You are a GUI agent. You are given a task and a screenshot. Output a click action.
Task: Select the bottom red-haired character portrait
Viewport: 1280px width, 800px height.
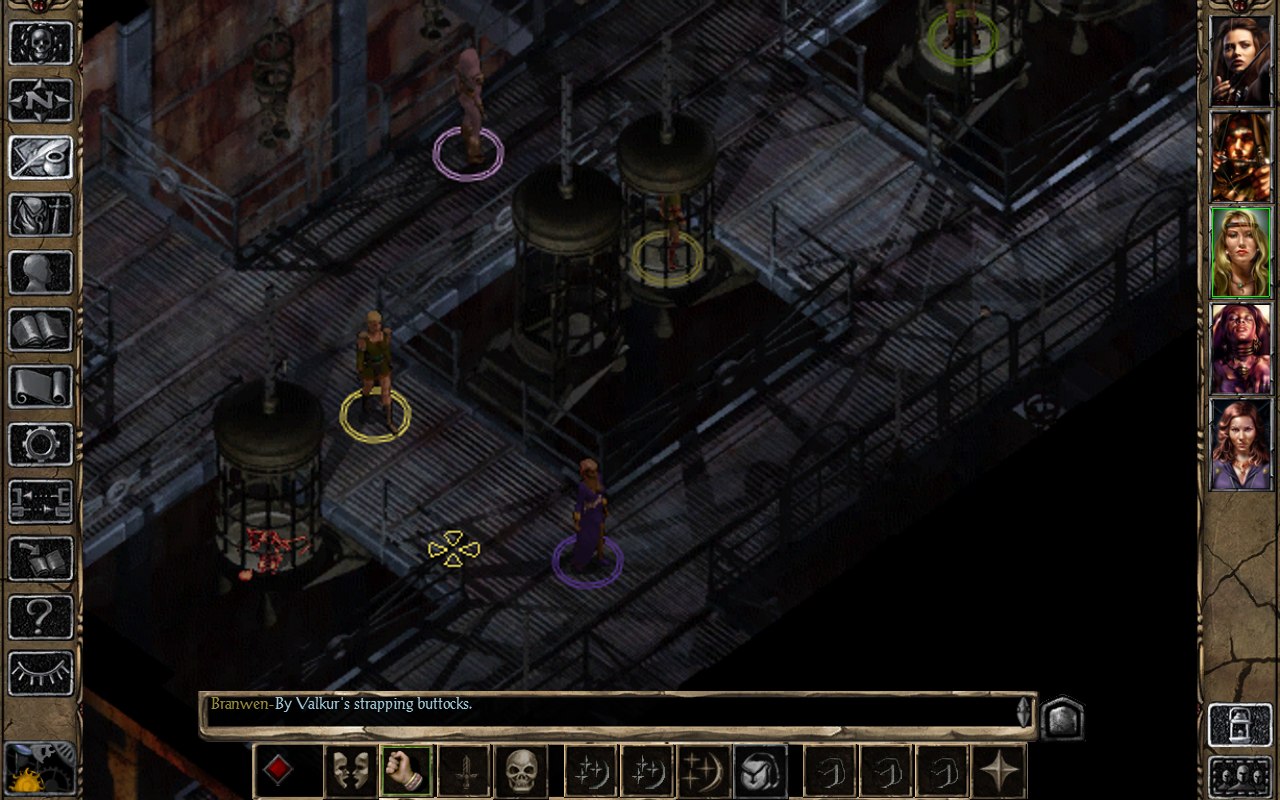1240,444
